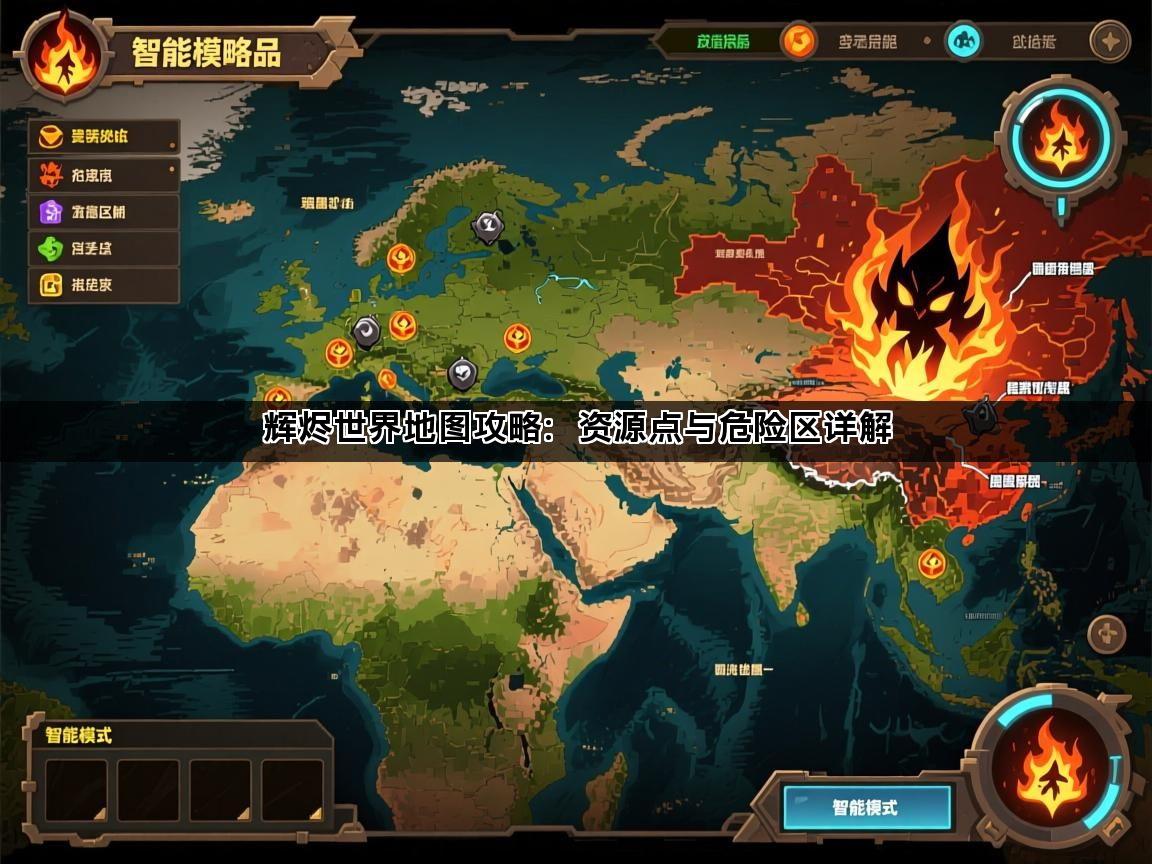Activate the top-right flame gear emblem
Image resolution: width=1152 pixels, height=864 pixels.
tap(1060, 142)
